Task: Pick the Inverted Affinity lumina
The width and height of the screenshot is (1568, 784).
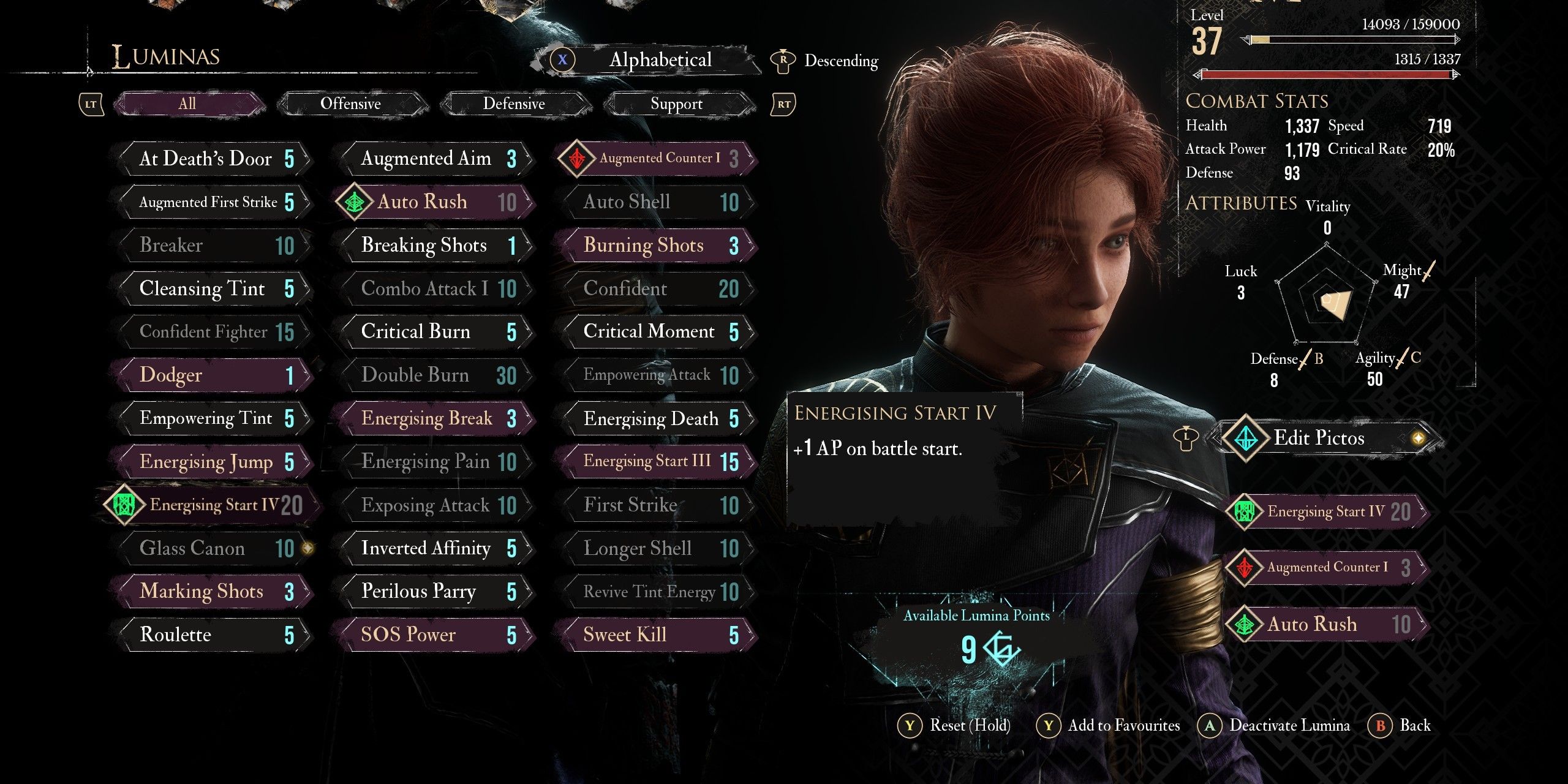Action: pos(436,549)
